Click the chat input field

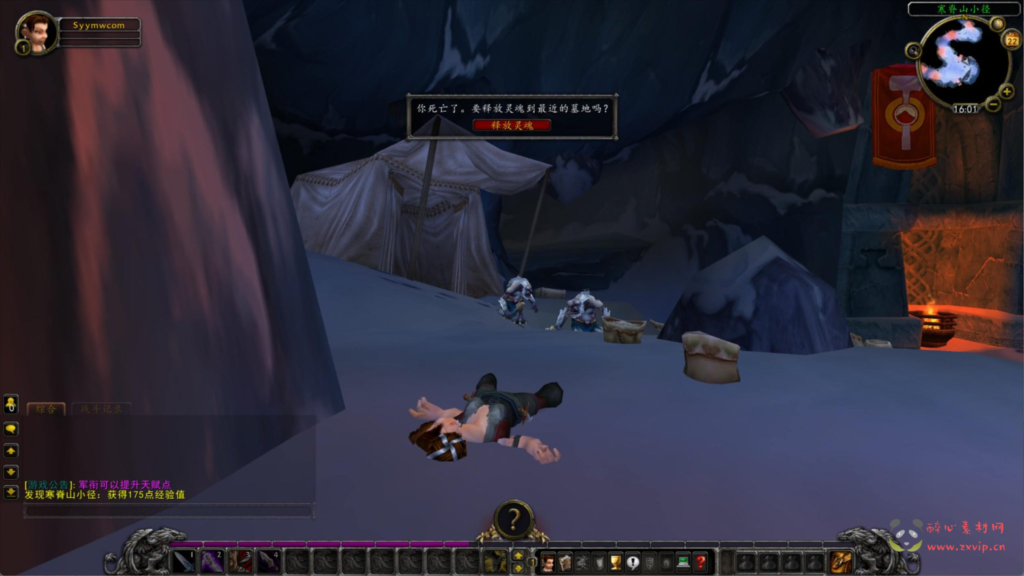(168, 511)
